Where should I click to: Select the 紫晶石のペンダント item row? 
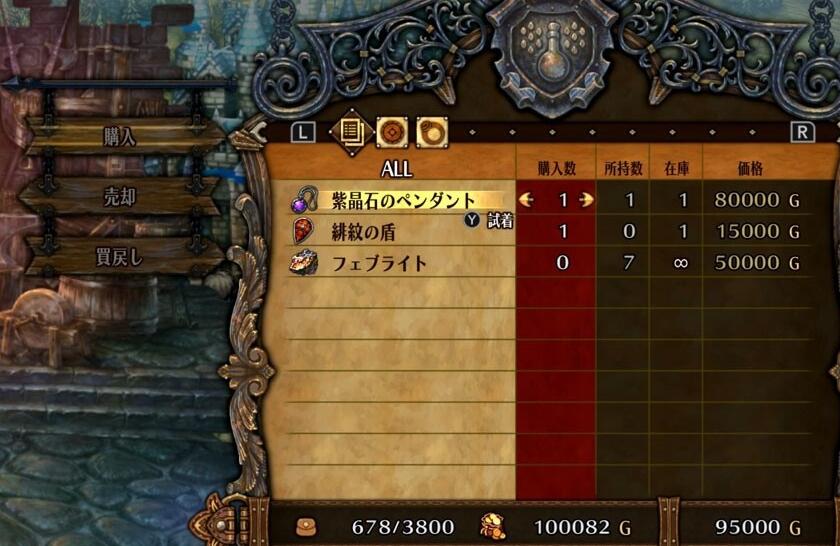click(402, 200)
